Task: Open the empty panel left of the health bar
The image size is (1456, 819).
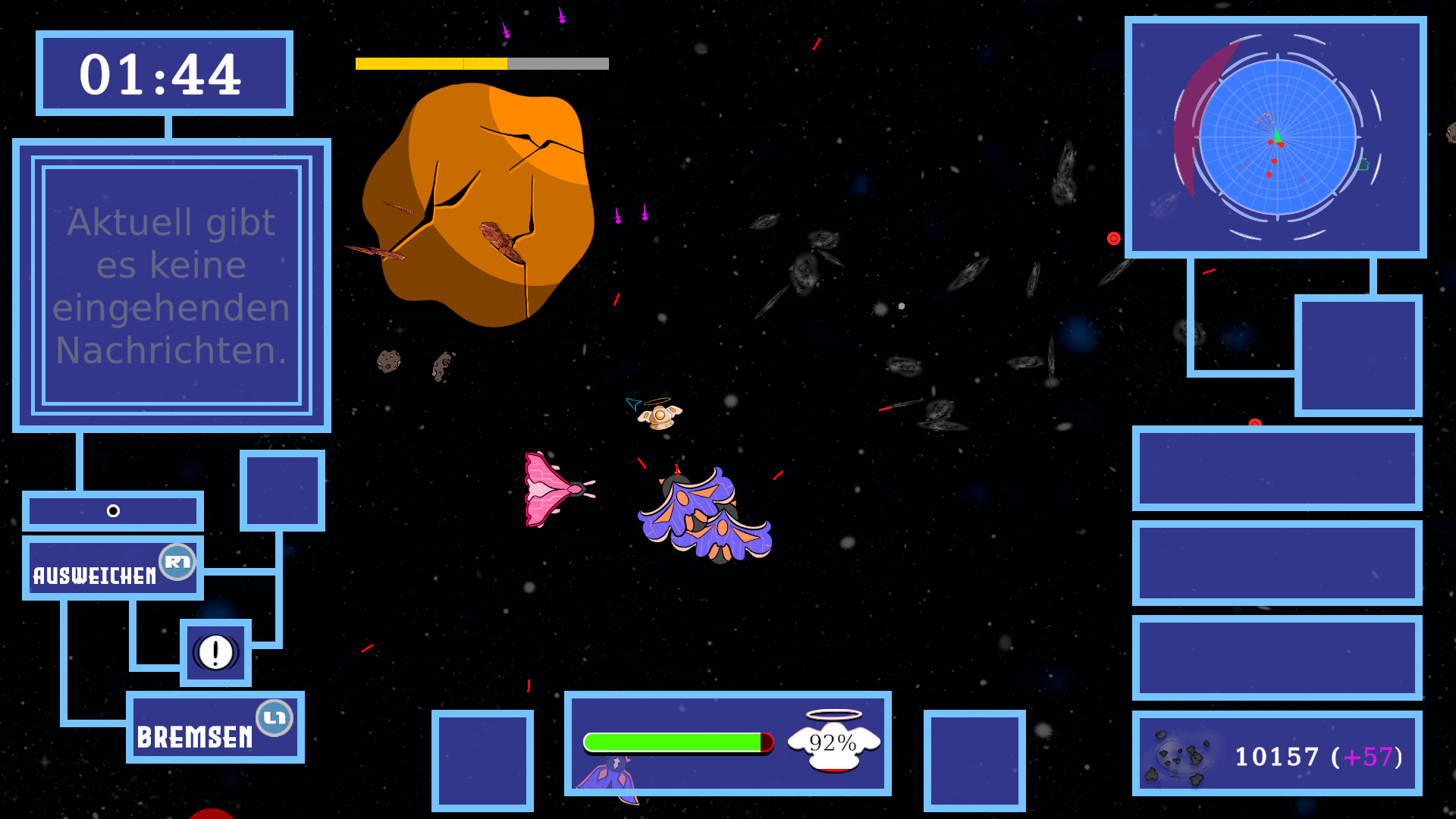Action: (x=482, y=761)
